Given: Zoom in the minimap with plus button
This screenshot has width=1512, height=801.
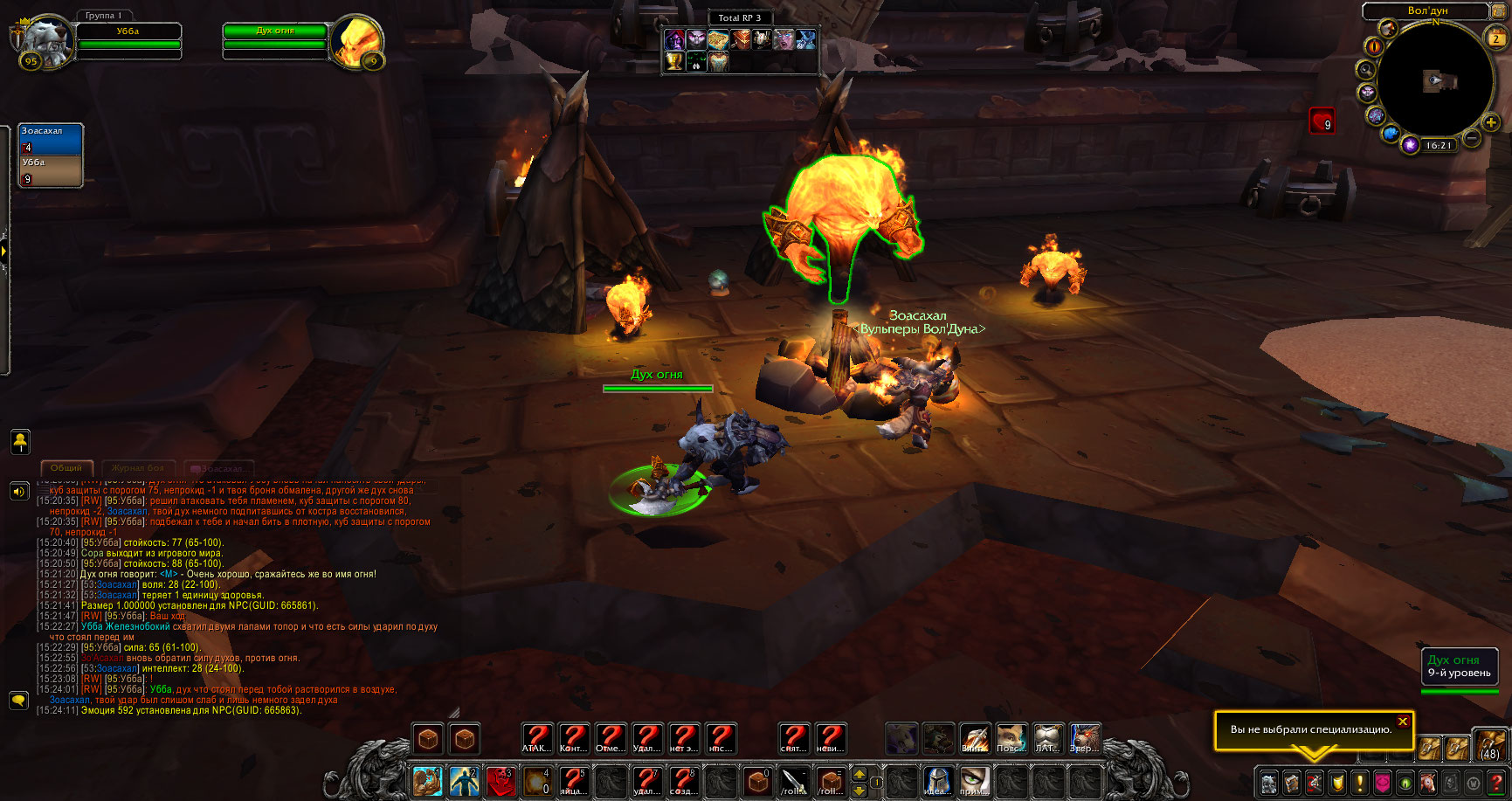Looking at the screenshot, I should pyautogui.click(x=1490, y=123).
